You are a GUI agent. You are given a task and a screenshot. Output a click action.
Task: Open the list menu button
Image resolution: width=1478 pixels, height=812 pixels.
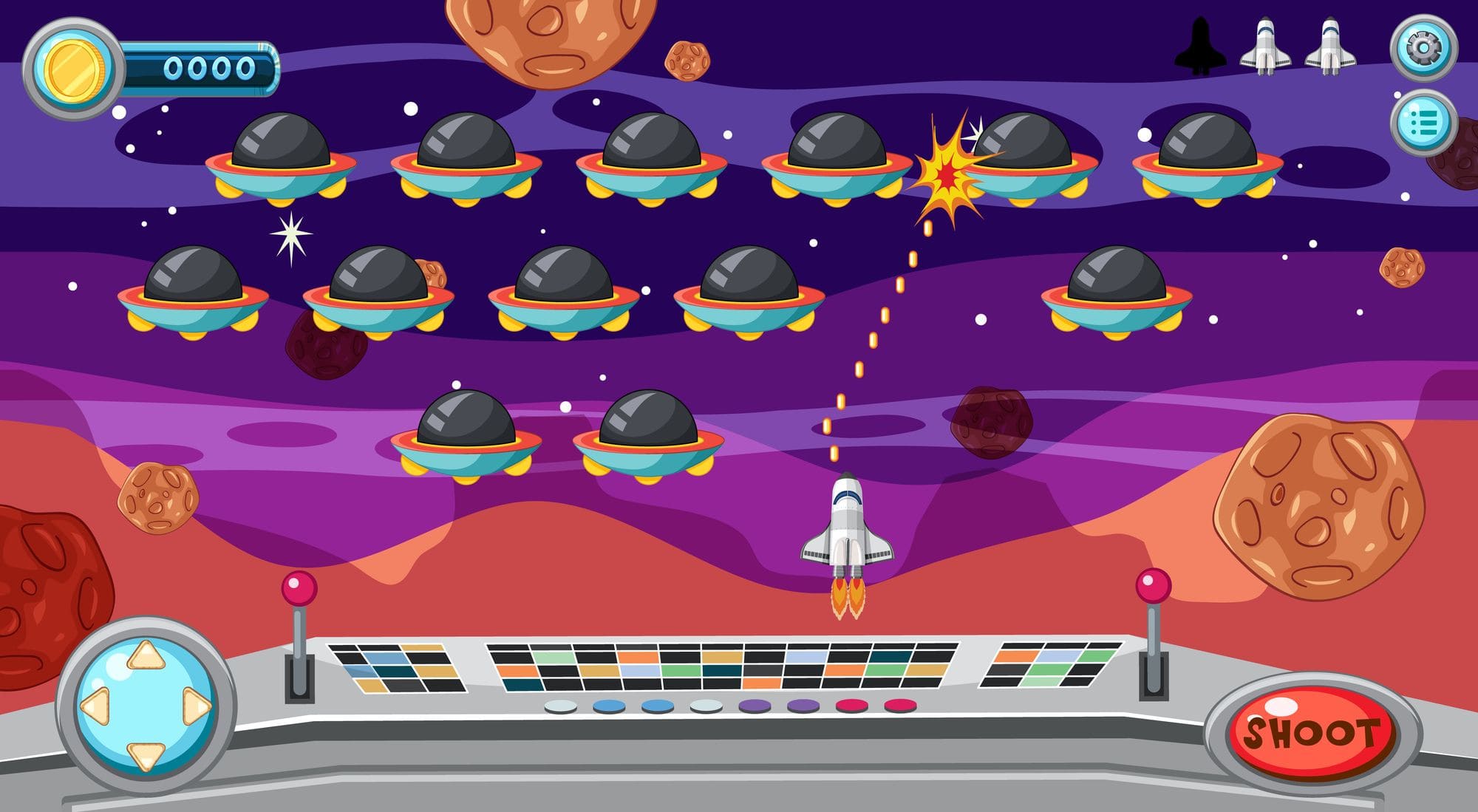1423,123
